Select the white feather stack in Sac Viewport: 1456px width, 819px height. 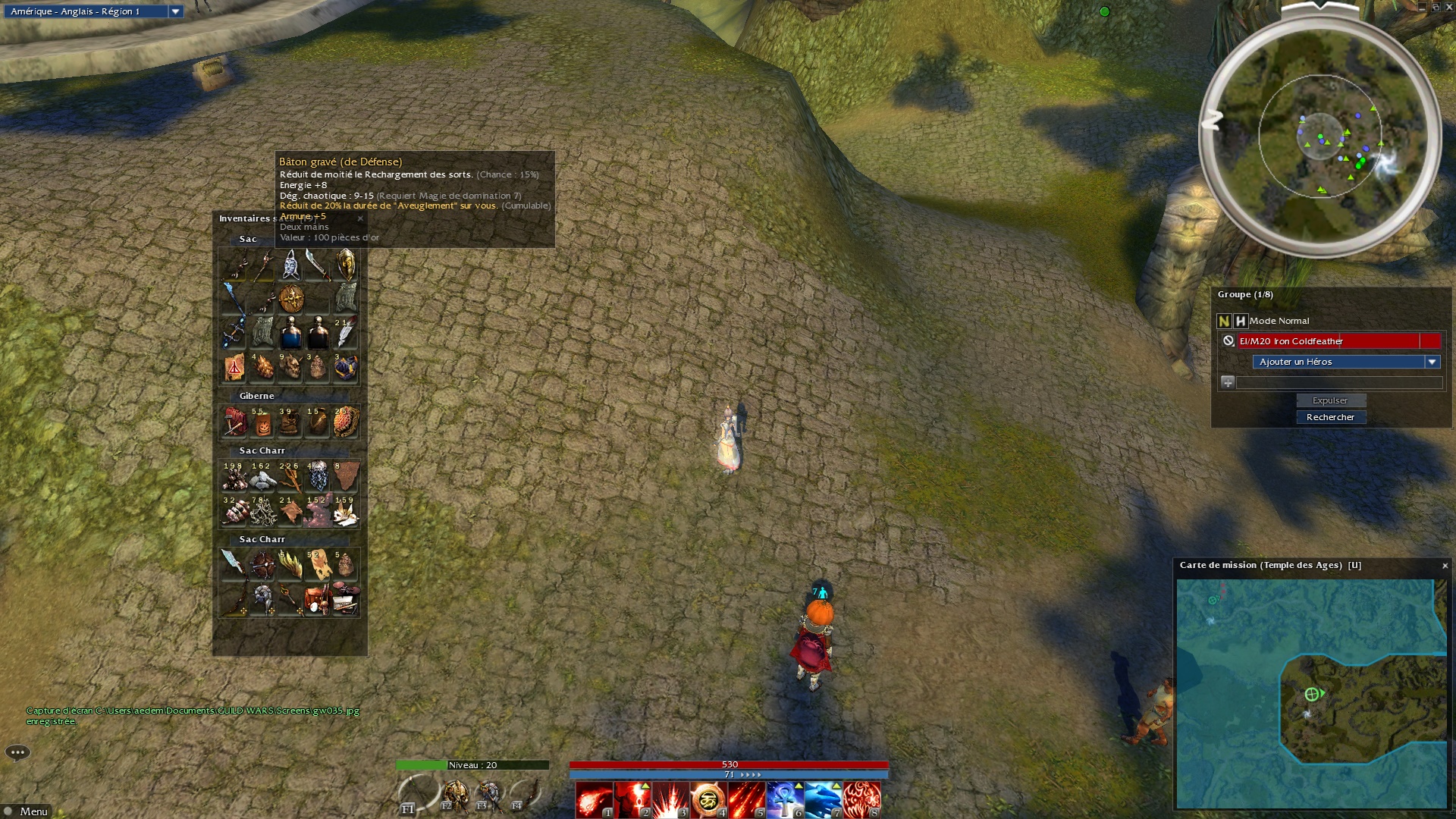pyautogui.click(x=346, y=333)
